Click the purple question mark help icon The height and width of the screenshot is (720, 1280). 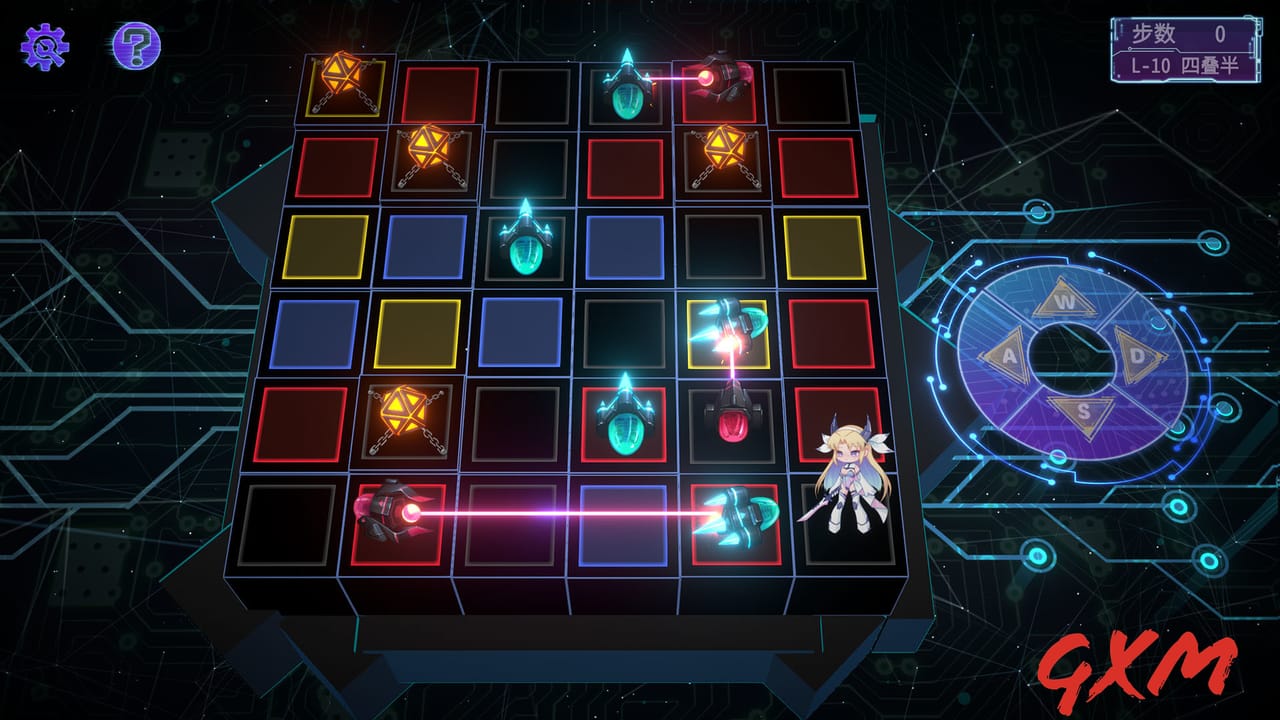135,45
